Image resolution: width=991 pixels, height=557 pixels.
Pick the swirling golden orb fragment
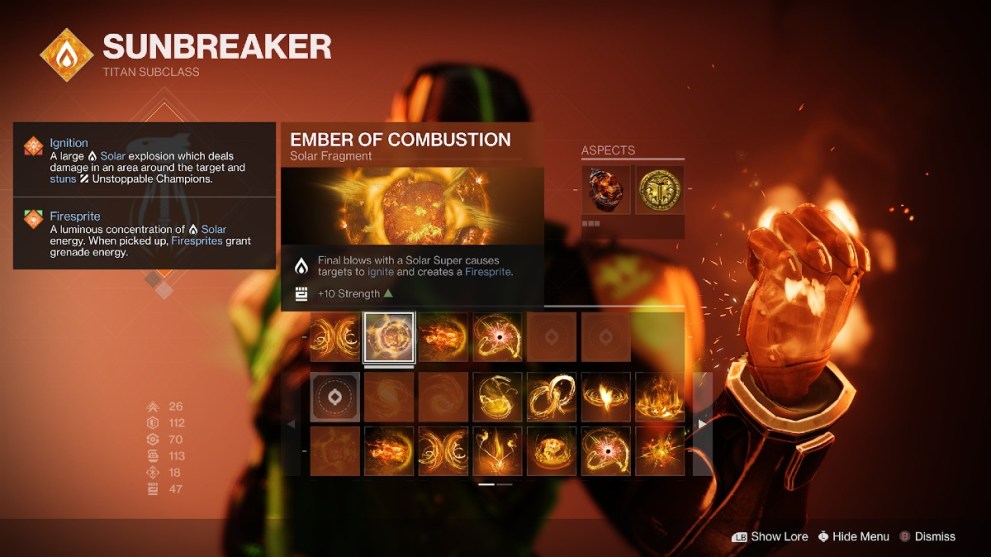point(498,397)
